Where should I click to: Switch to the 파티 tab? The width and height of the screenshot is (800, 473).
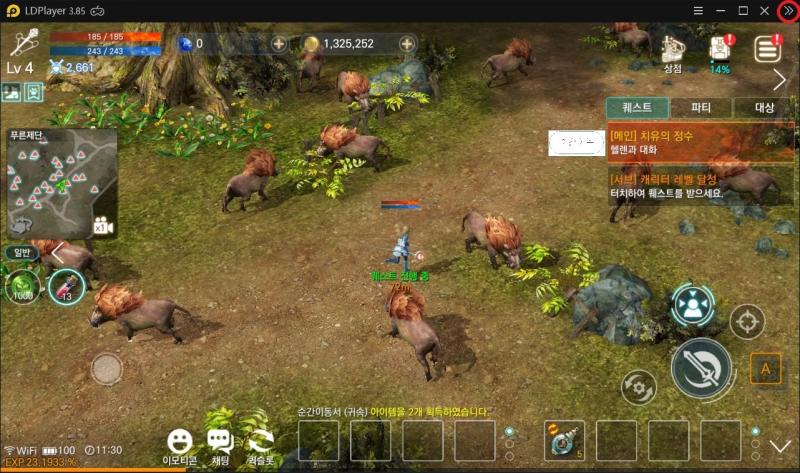(x=700, y=107)
